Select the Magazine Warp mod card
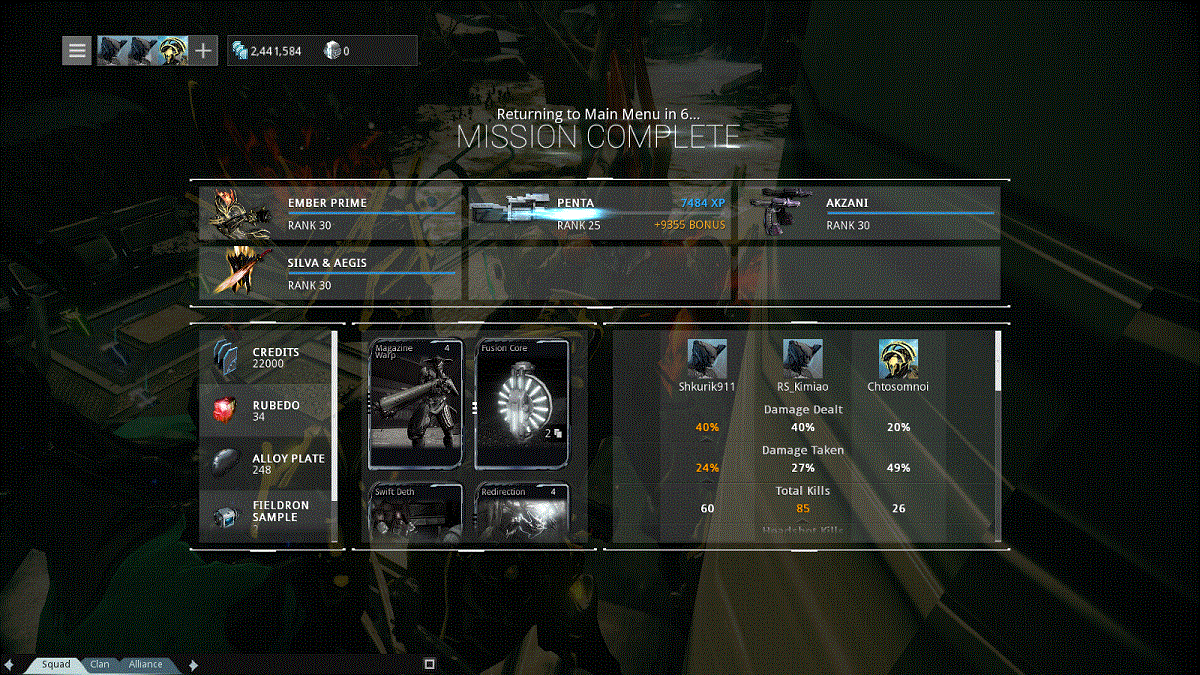Screen dimensions: 1200x675 (x=416, y=404)
